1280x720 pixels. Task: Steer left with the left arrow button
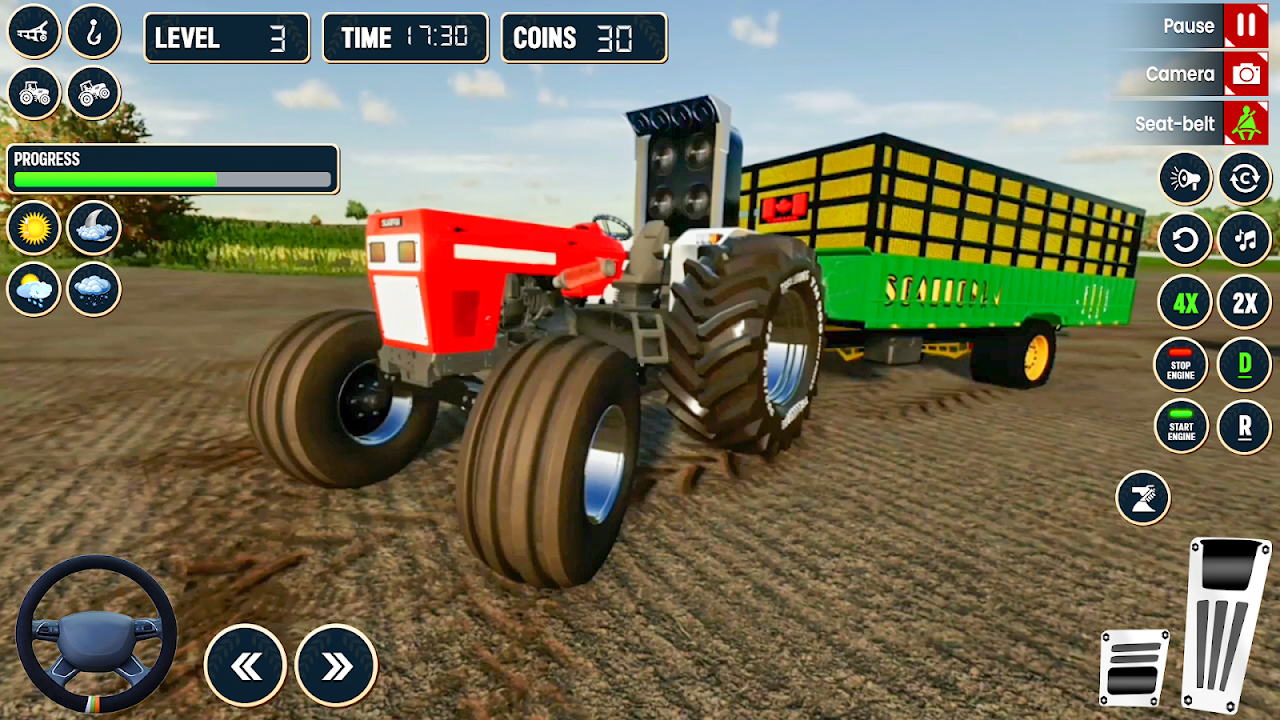click(245, 666)
